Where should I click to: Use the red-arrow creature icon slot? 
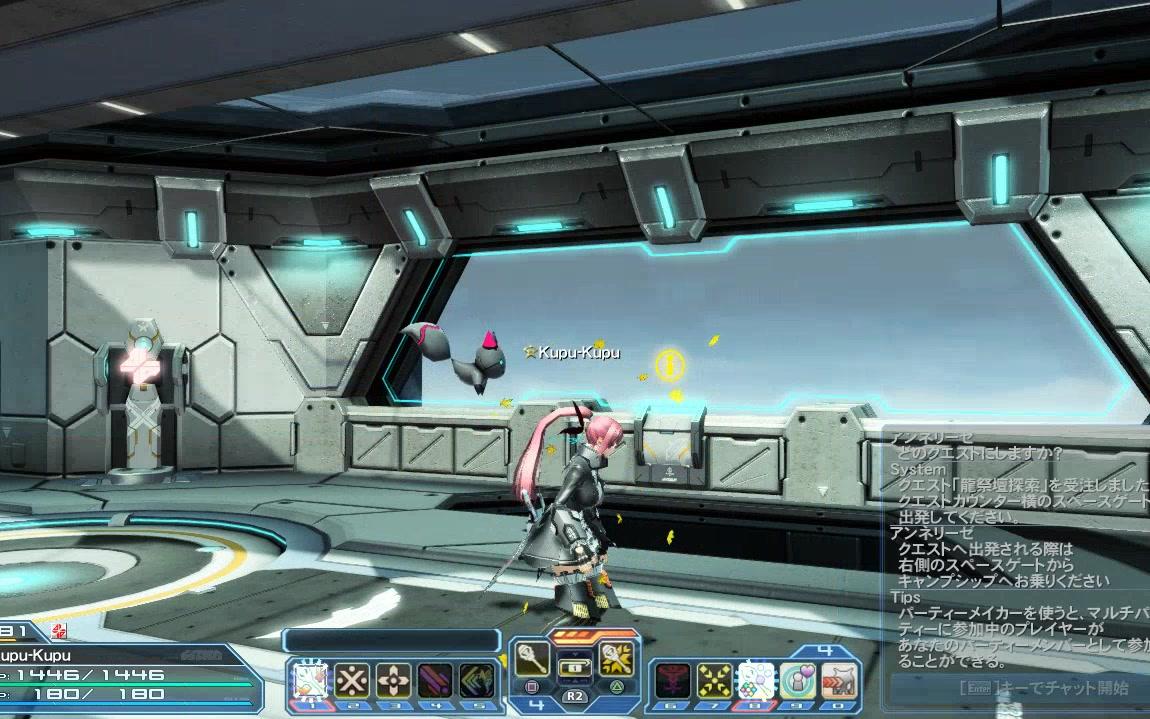pyautogui.click(x=840, y=680)
